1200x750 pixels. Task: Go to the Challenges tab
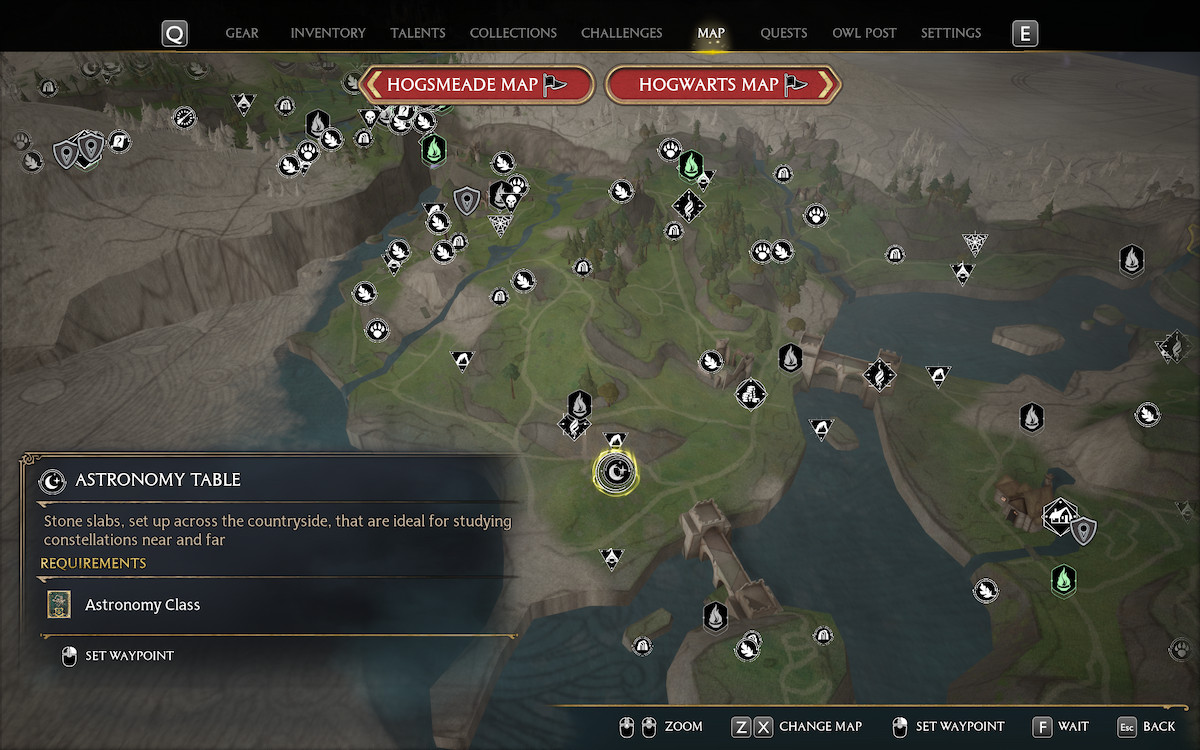point(621,33)
